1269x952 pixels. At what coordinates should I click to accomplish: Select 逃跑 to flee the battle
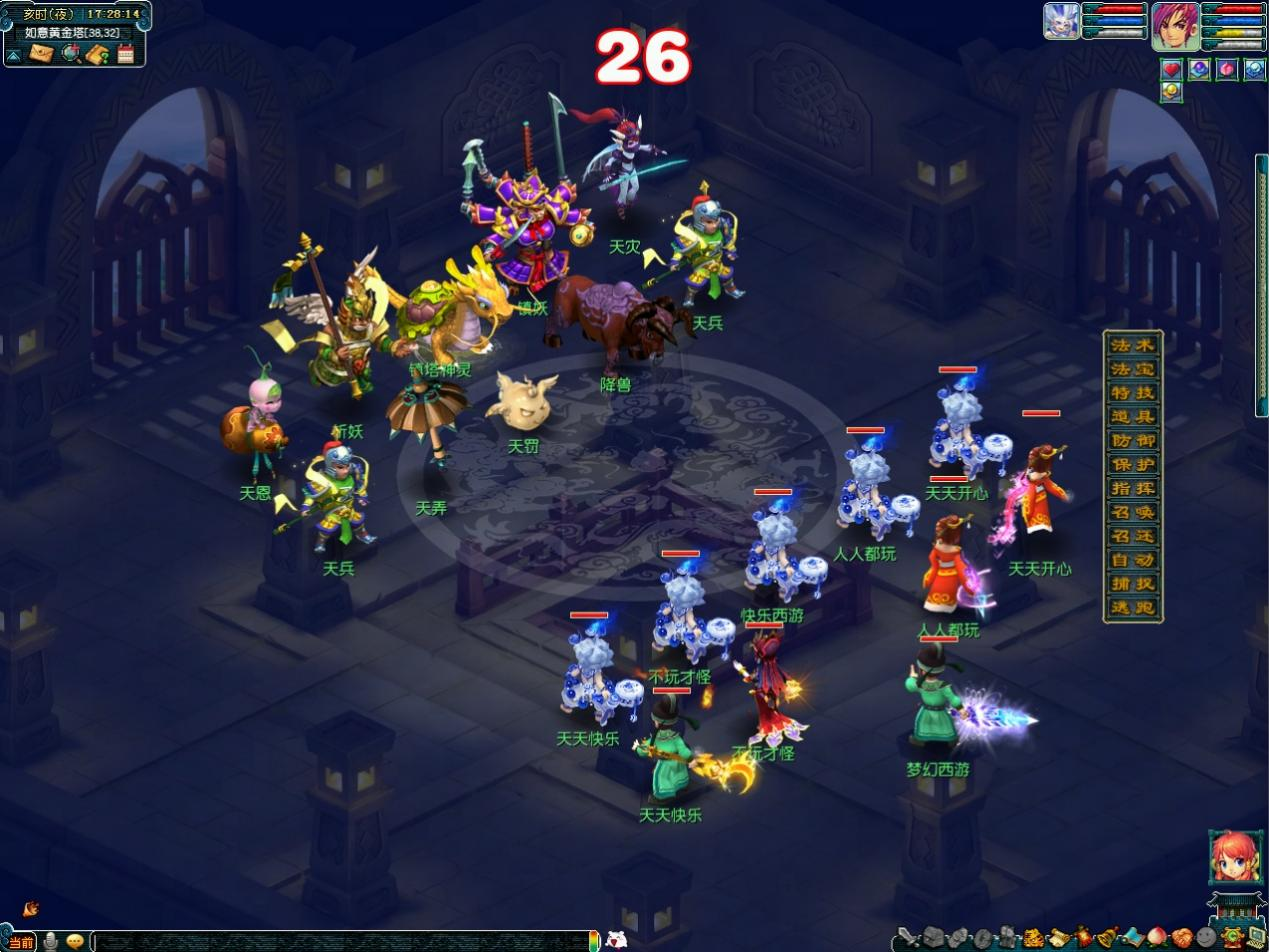pyautogui.click(x=1133, y=608)
